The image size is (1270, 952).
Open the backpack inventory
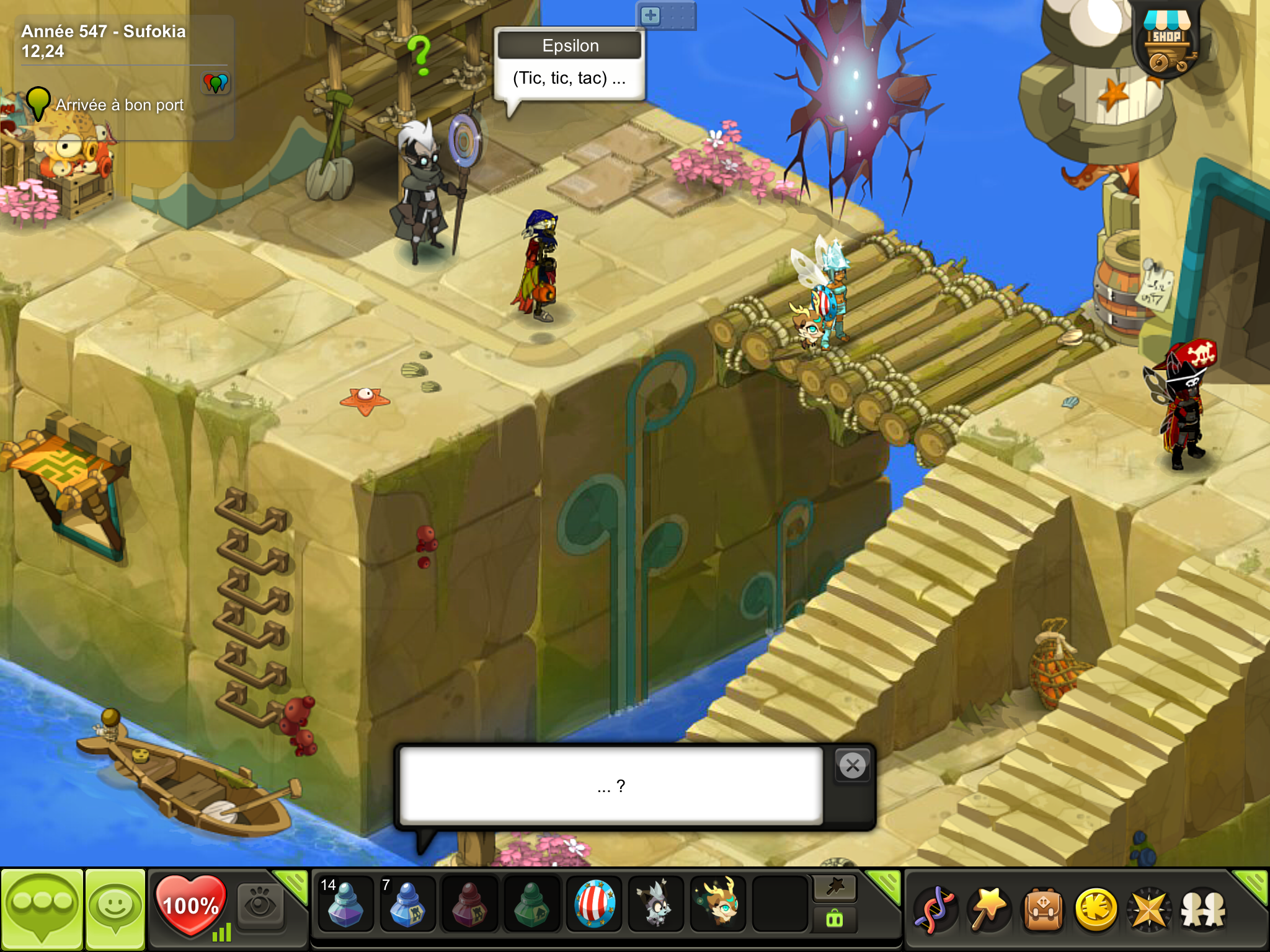(x=1043, y=910)
